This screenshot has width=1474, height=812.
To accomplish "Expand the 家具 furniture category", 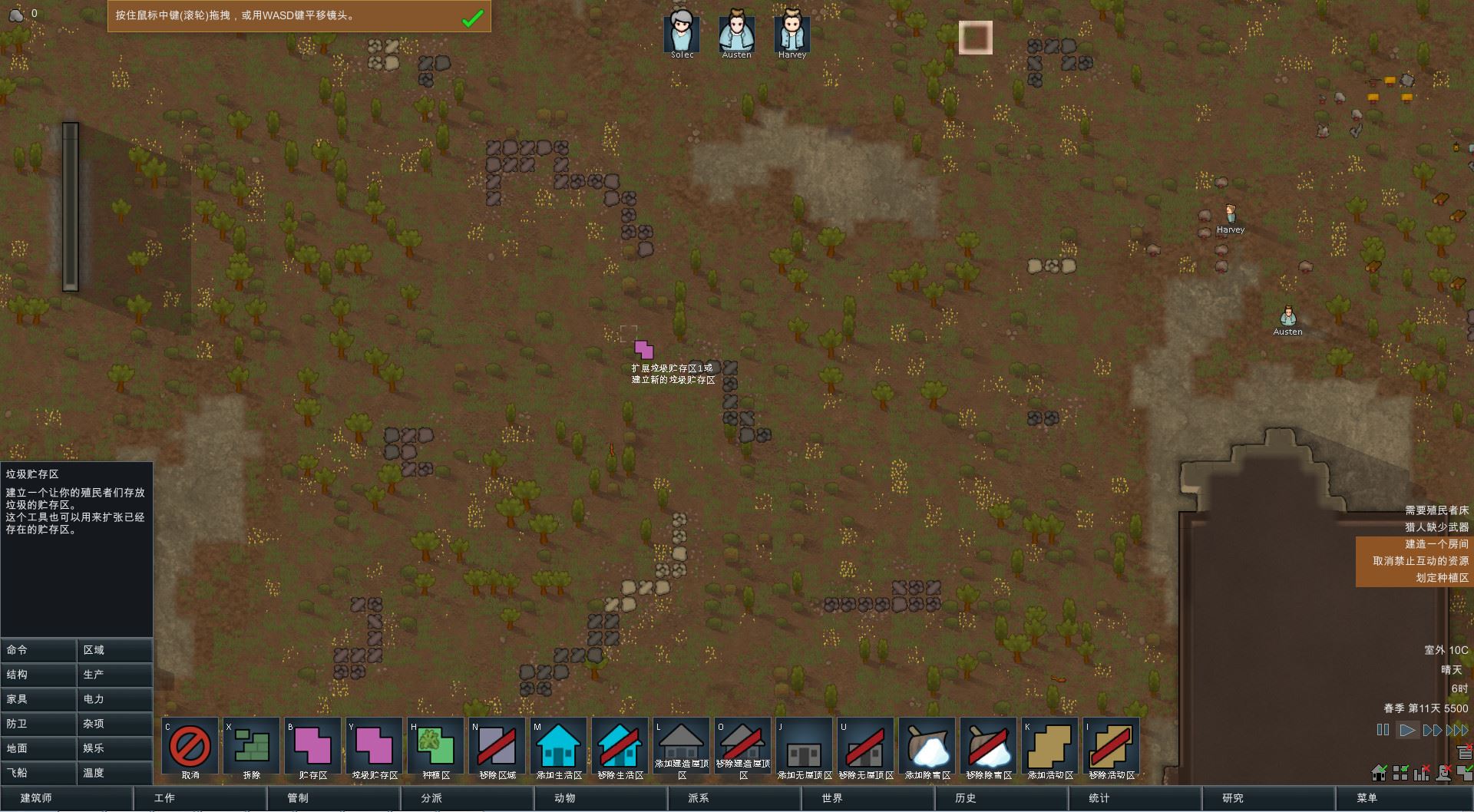I will point(38,699).
